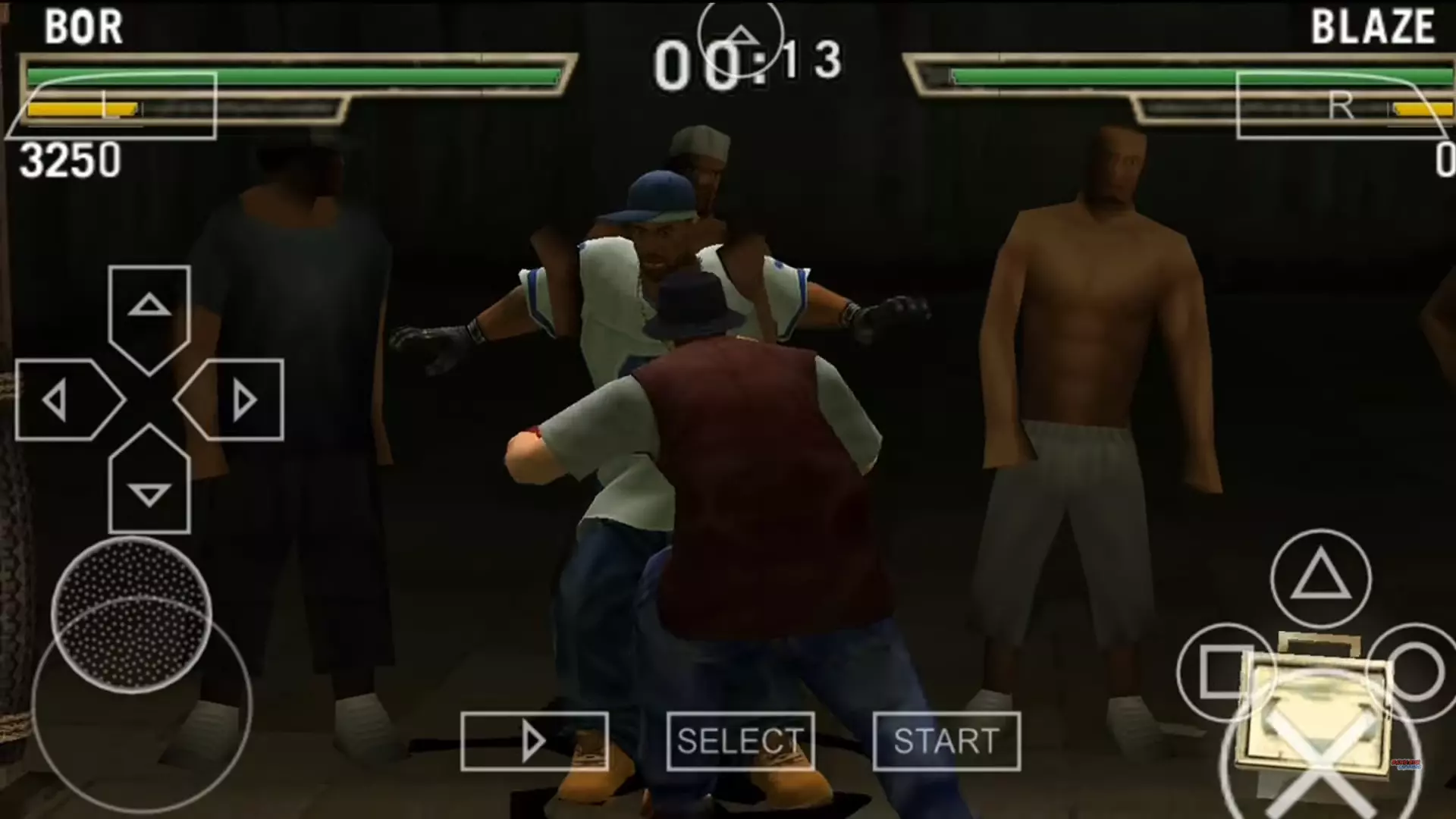Screen dimensions: 1456x819
Task: Touch the dotted analog stick
Action: (x=131, y=615)
